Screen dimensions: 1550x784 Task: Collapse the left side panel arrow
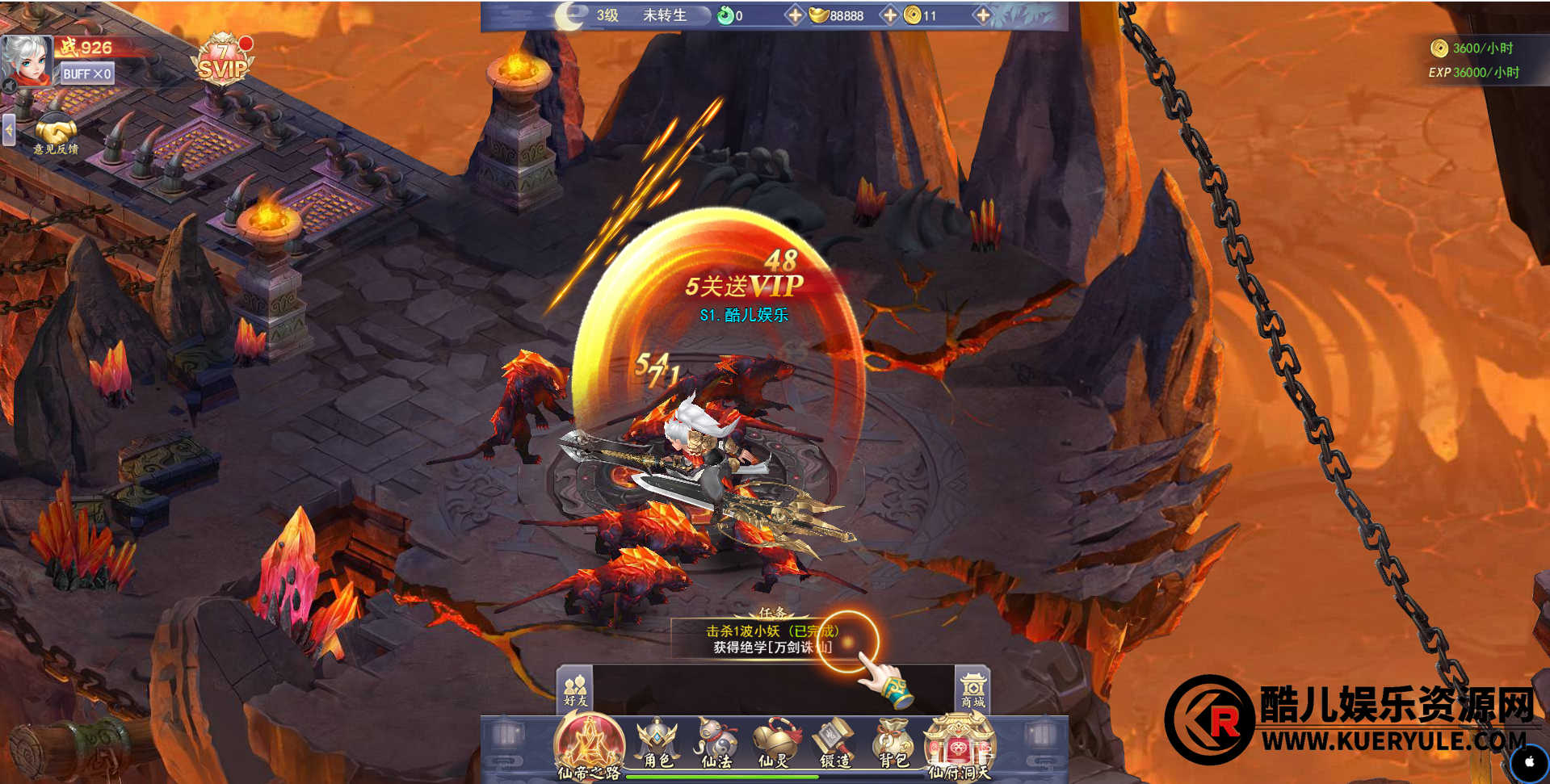click(x=9, y=129)
